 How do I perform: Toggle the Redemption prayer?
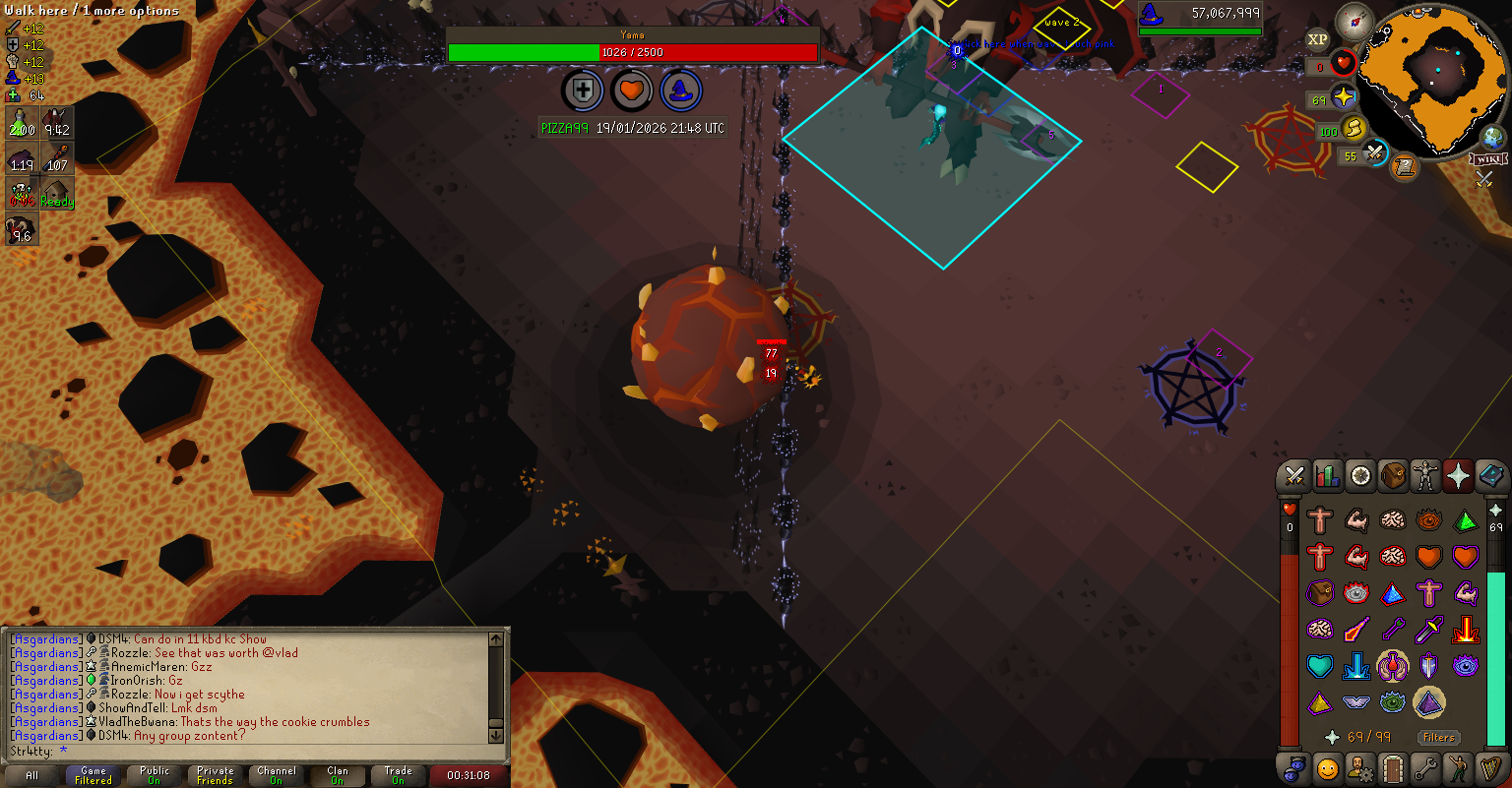(1320, 666)
